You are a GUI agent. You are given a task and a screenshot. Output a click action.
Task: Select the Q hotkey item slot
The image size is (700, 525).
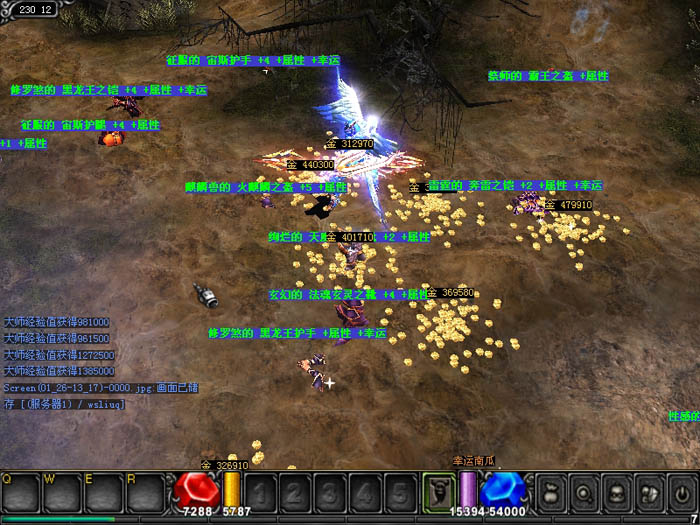(20, 492)
